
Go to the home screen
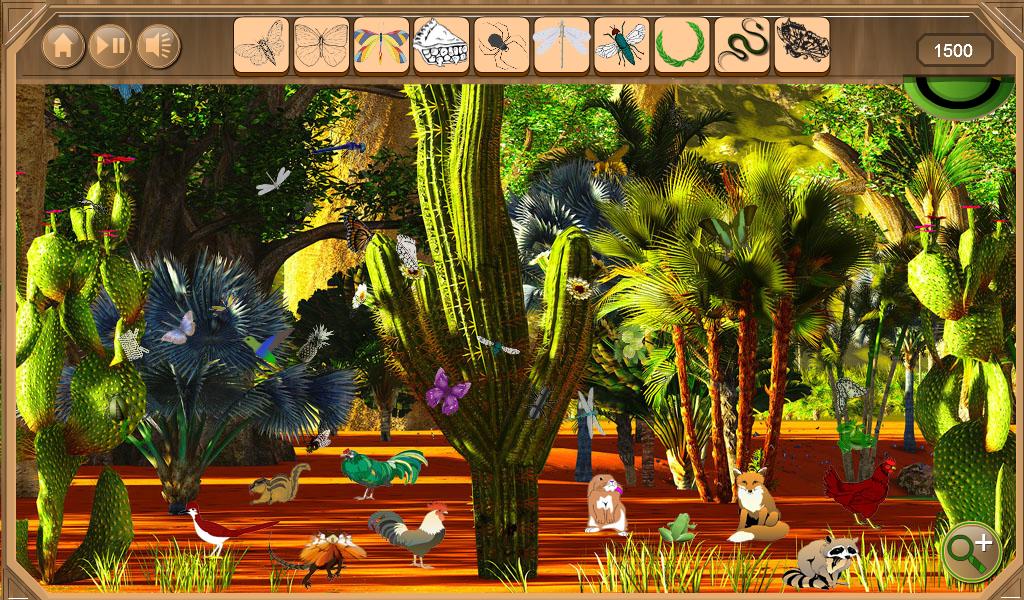click(63, 45)
